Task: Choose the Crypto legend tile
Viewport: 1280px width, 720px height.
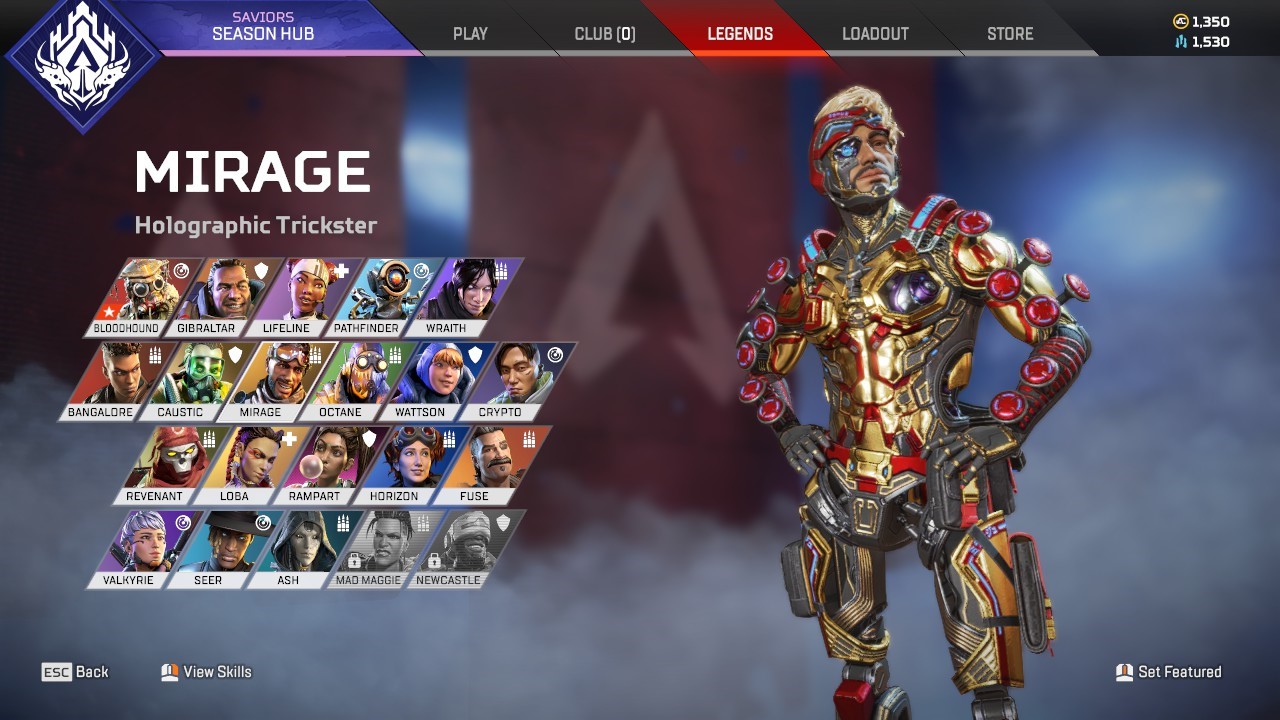Action: [x=510, y=380]
